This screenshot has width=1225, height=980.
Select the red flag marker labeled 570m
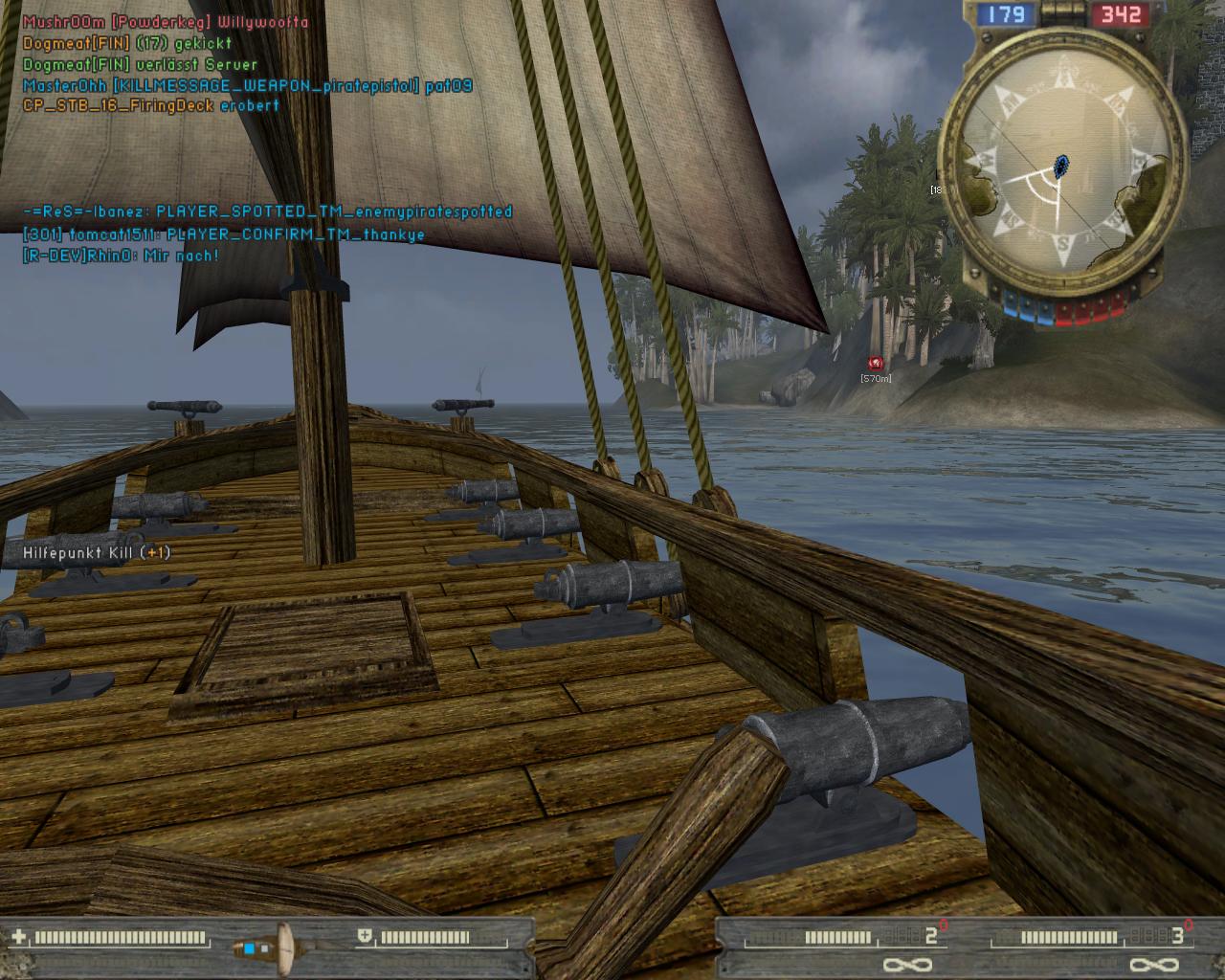click(875, 364)
